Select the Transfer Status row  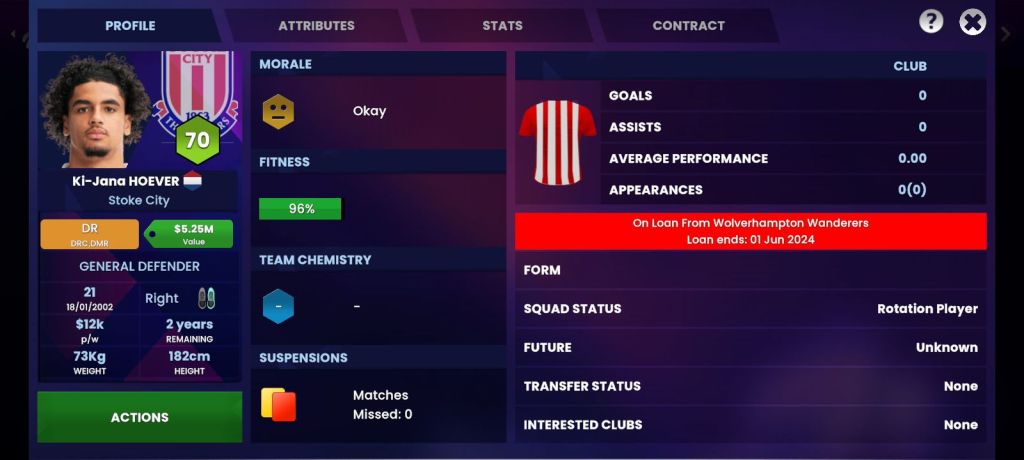[x=750, y=386]
